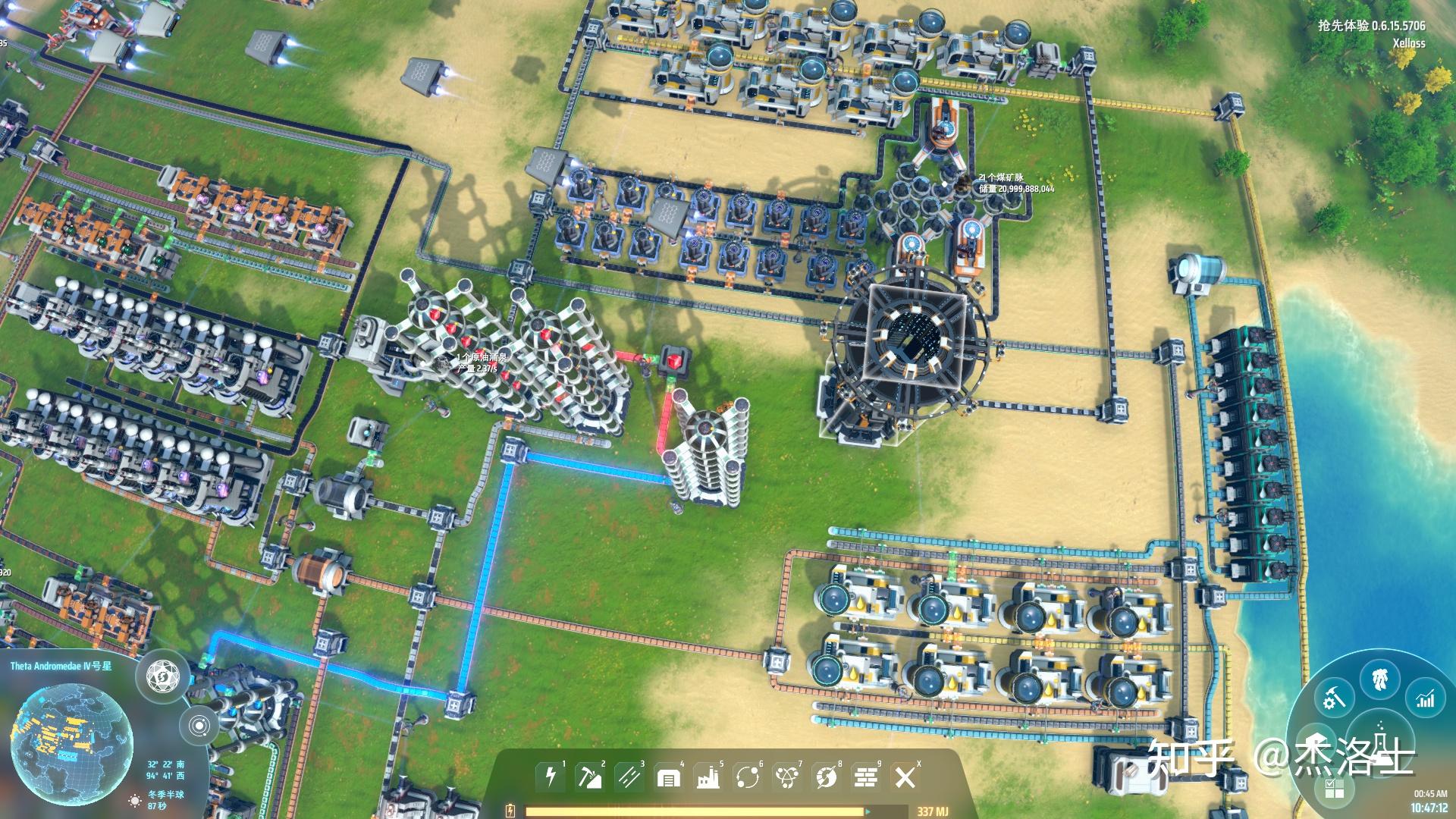Choose the conveyor belt build category

tap(629, 776)
